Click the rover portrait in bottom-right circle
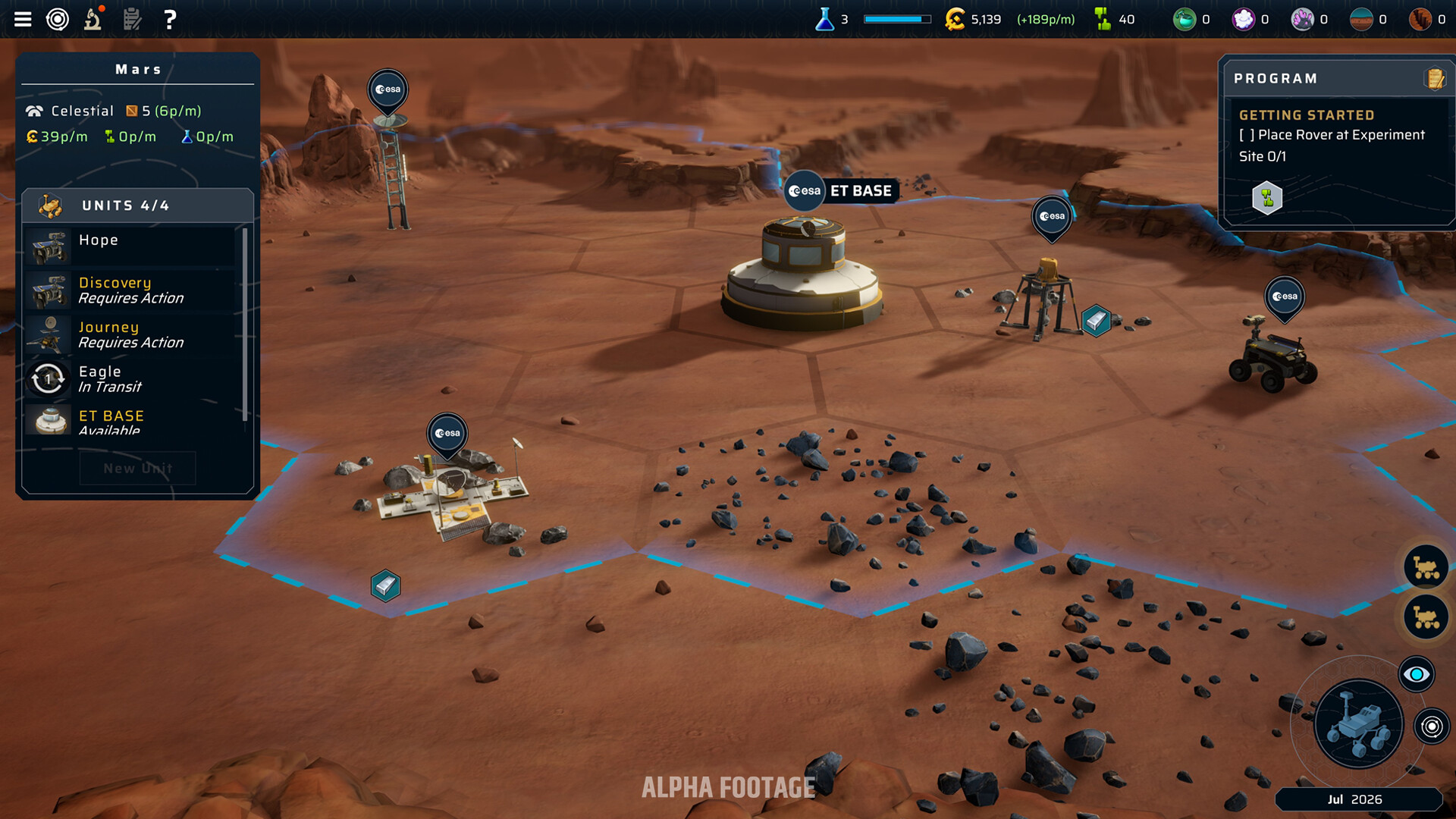This screenshot has width=1456, height=819. coord(1357,724)
